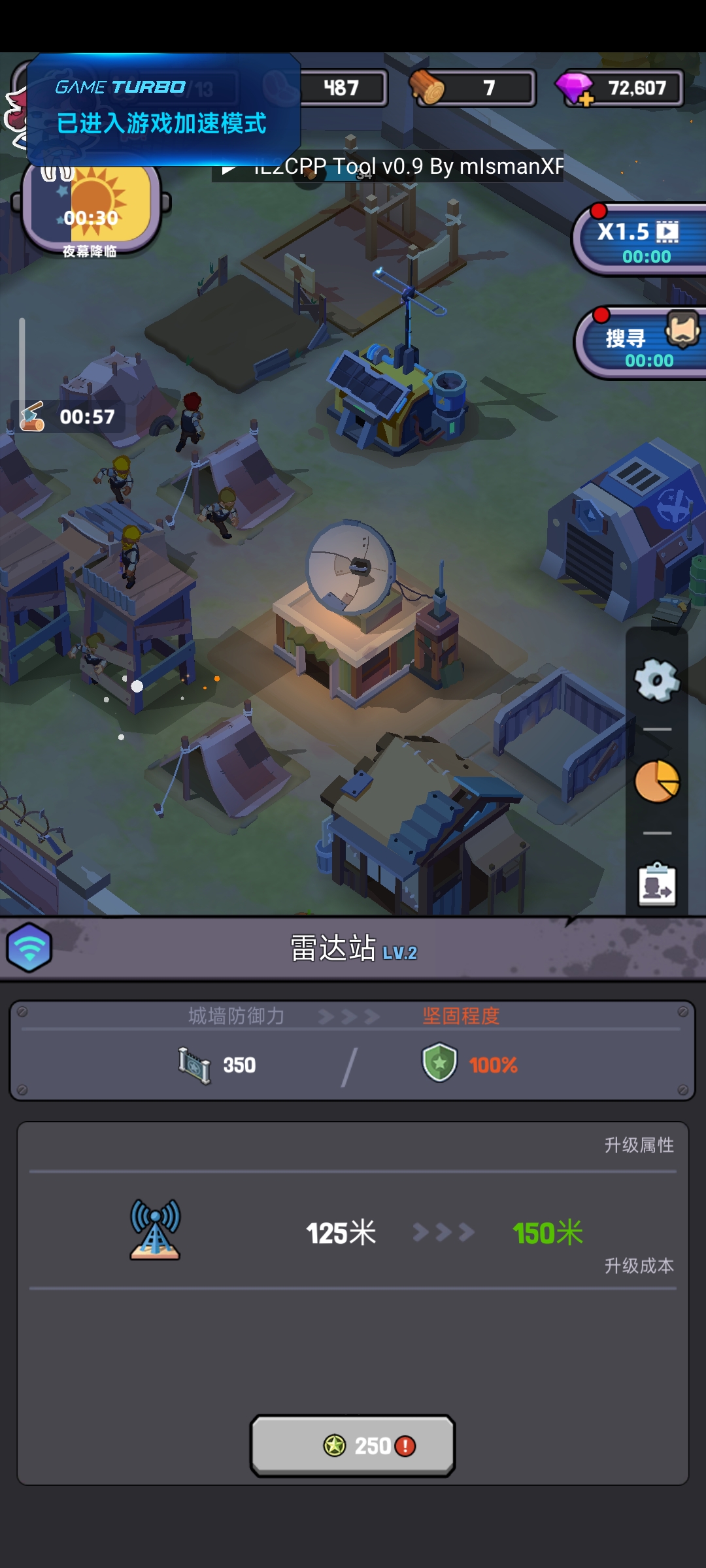
Task: Open the gear settings icon
Action: [x=657, y=680]
